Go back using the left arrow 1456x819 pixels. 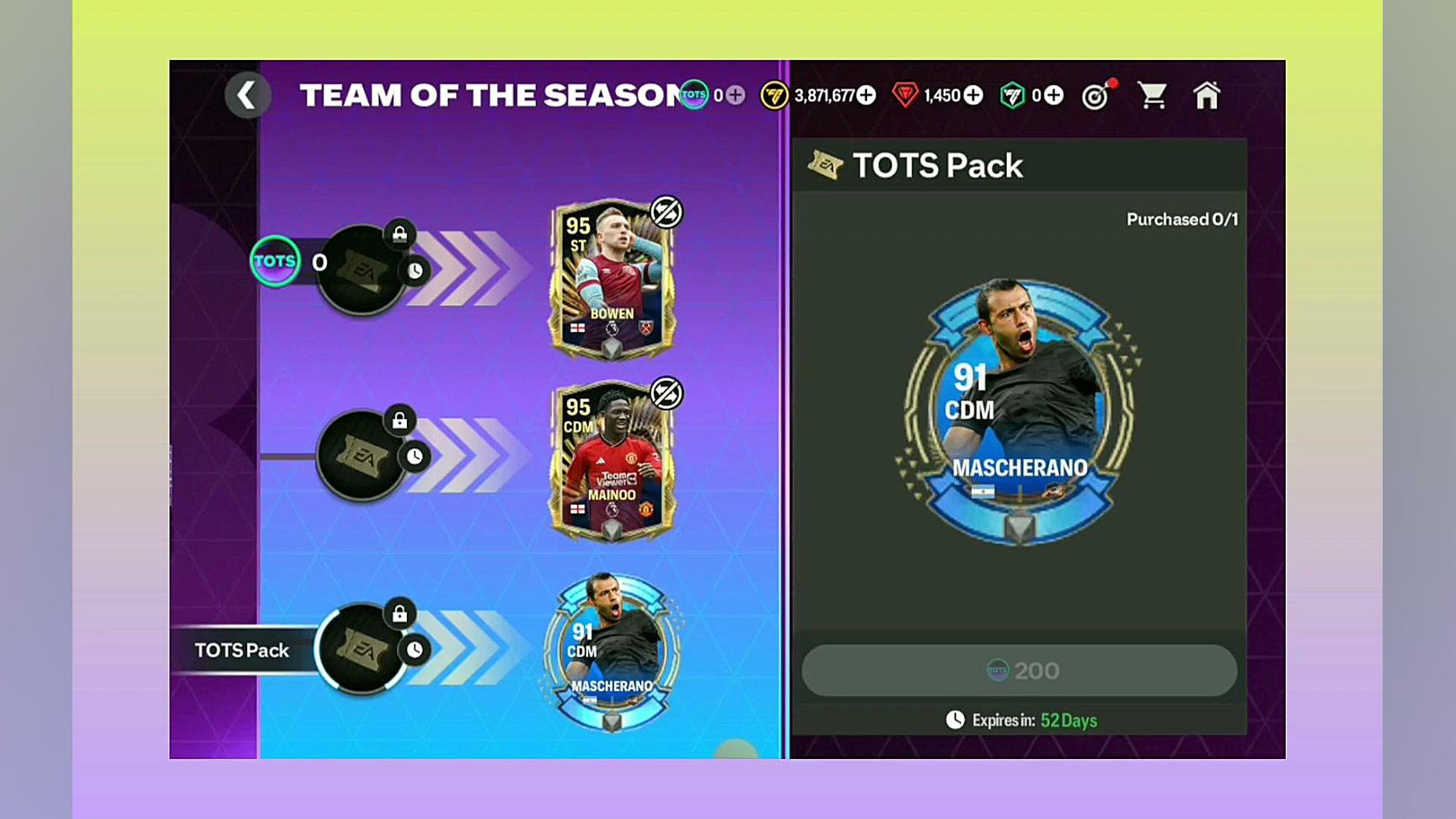coord(248,95)
